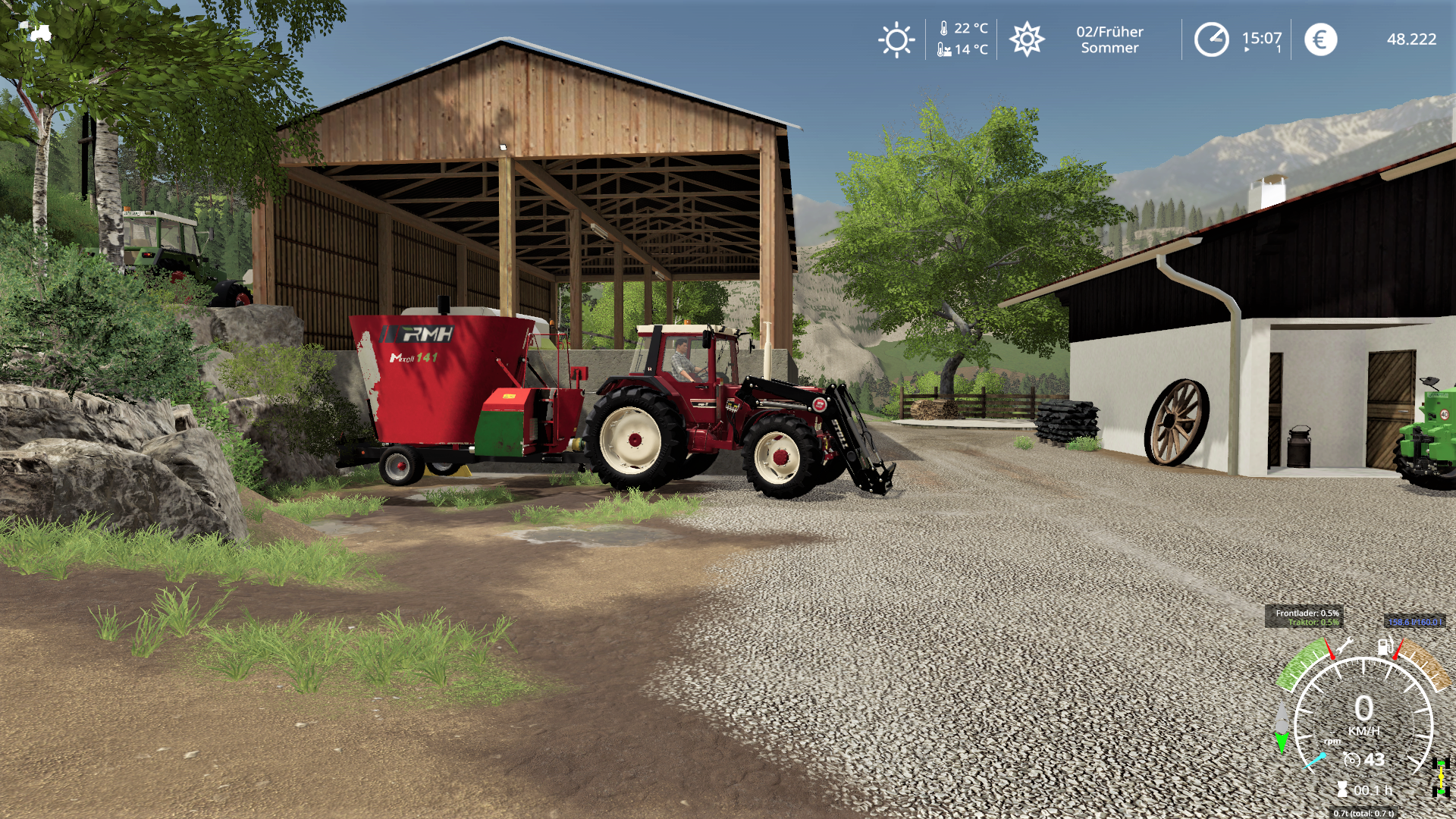This screenshot has width=1456, height=819.
Task: Open finances via the euro icon
Action: 1320,39
